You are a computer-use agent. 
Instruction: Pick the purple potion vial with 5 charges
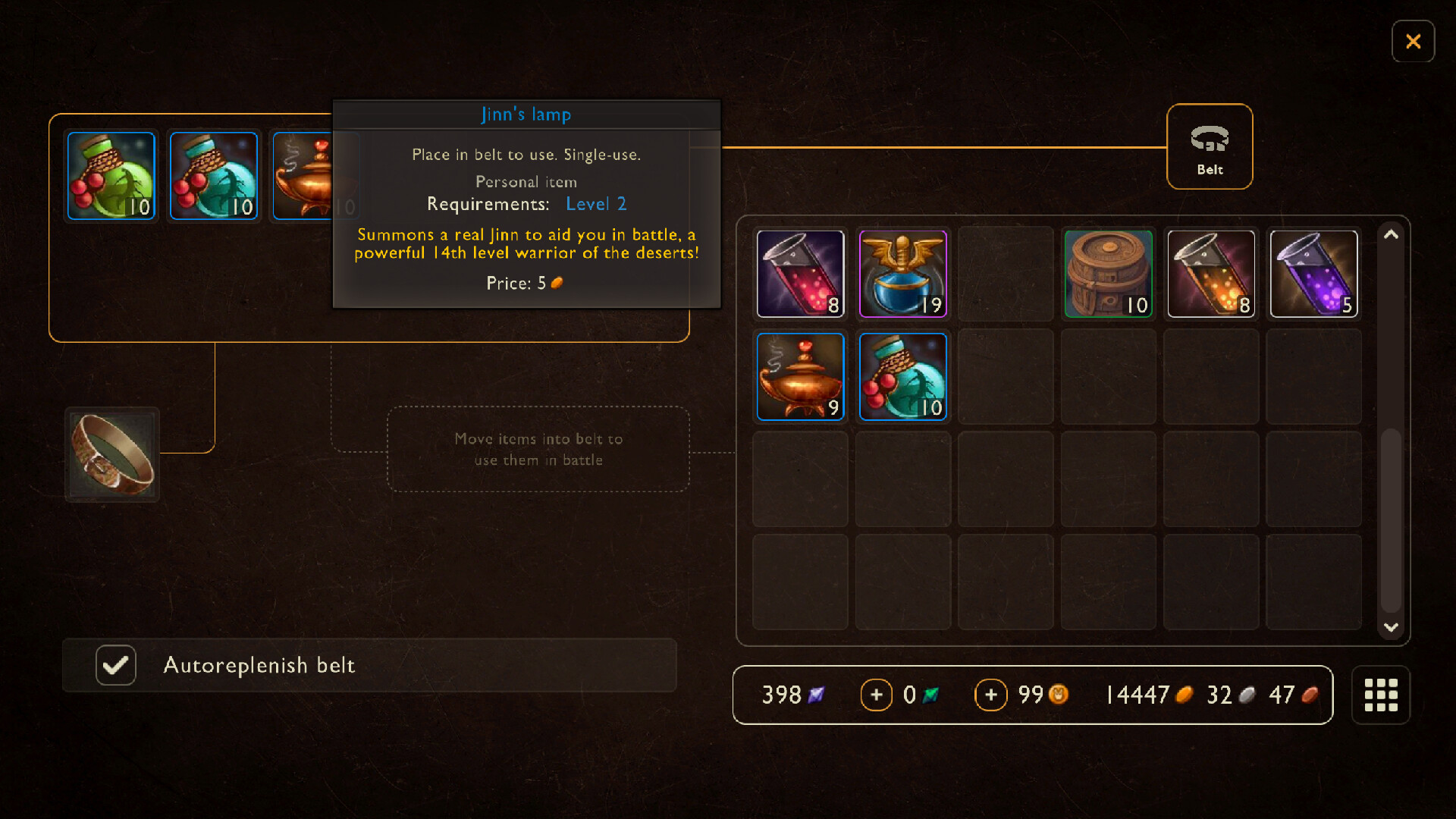tap(1313, 274)
